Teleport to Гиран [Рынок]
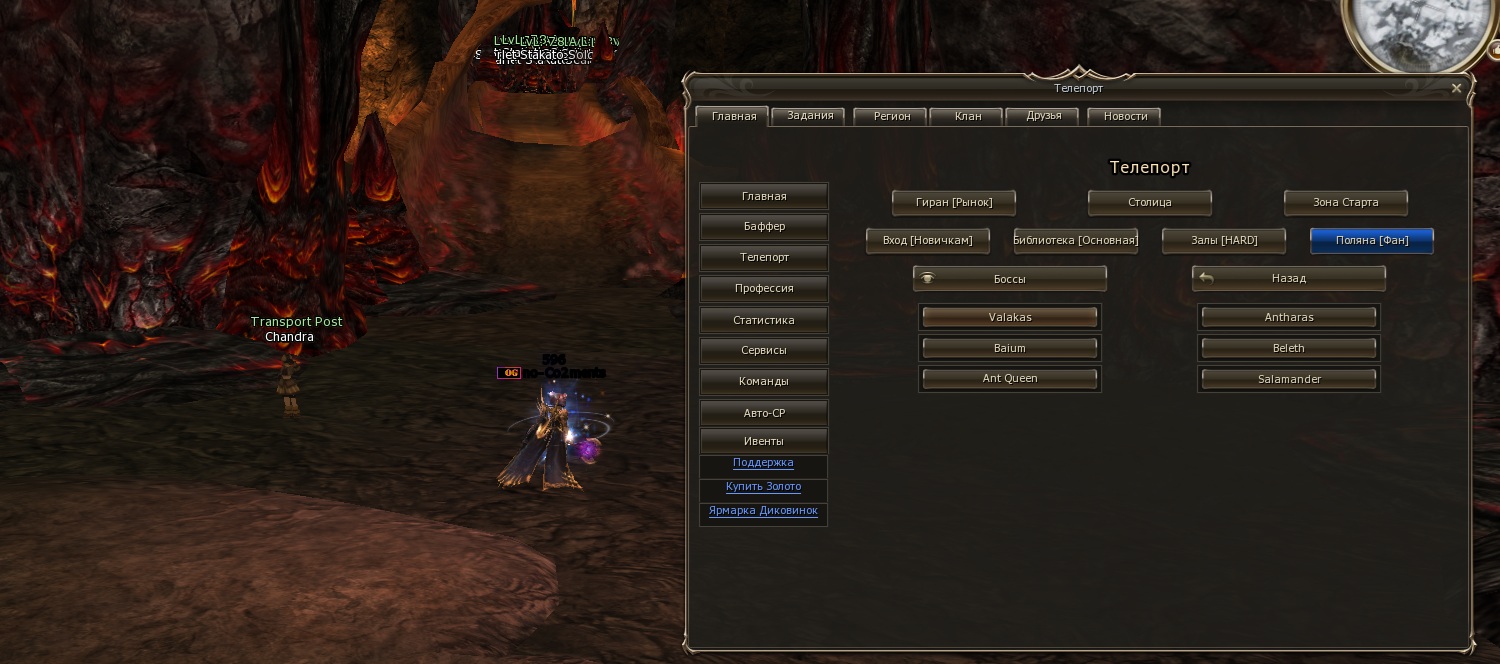 click(954, 202)
